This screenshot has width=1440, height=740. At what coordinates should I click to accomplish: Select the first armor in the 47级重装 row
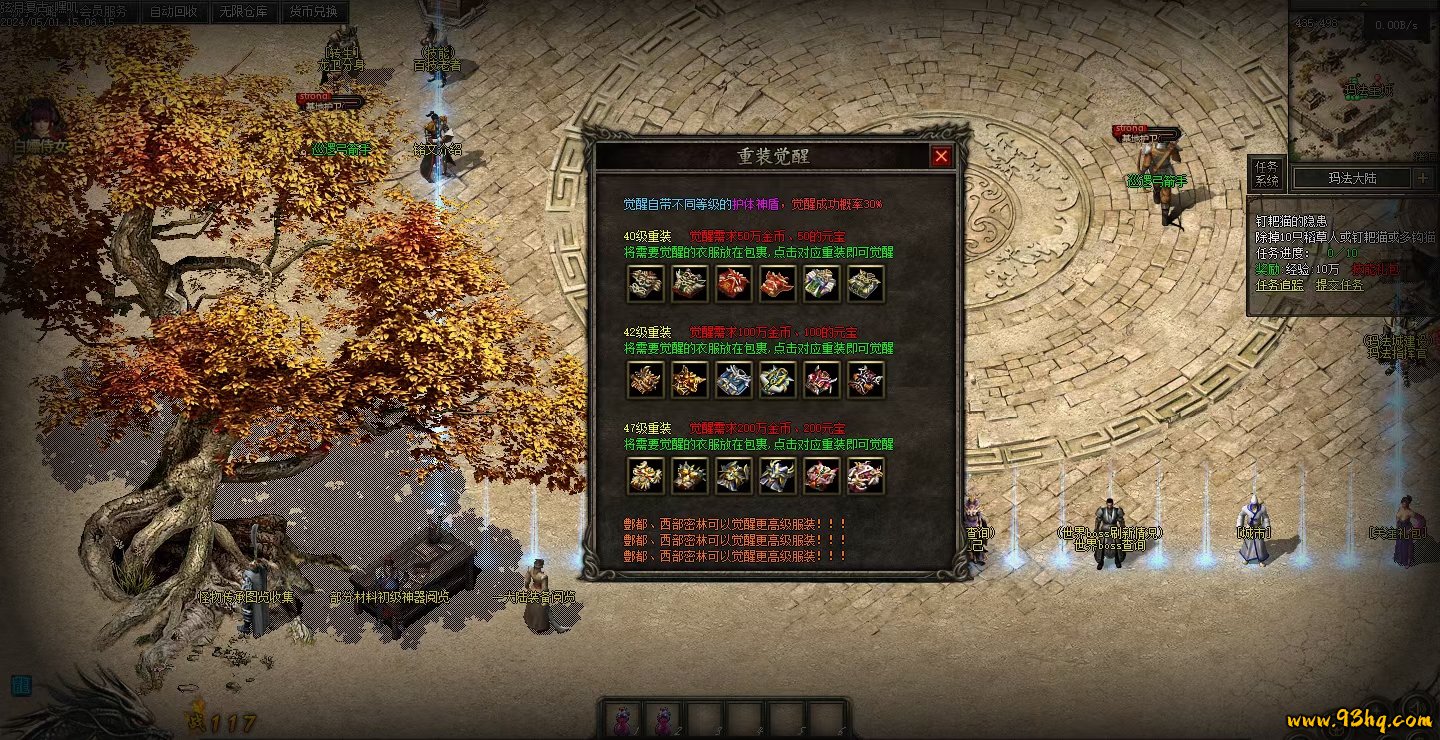tap(645, 476)
